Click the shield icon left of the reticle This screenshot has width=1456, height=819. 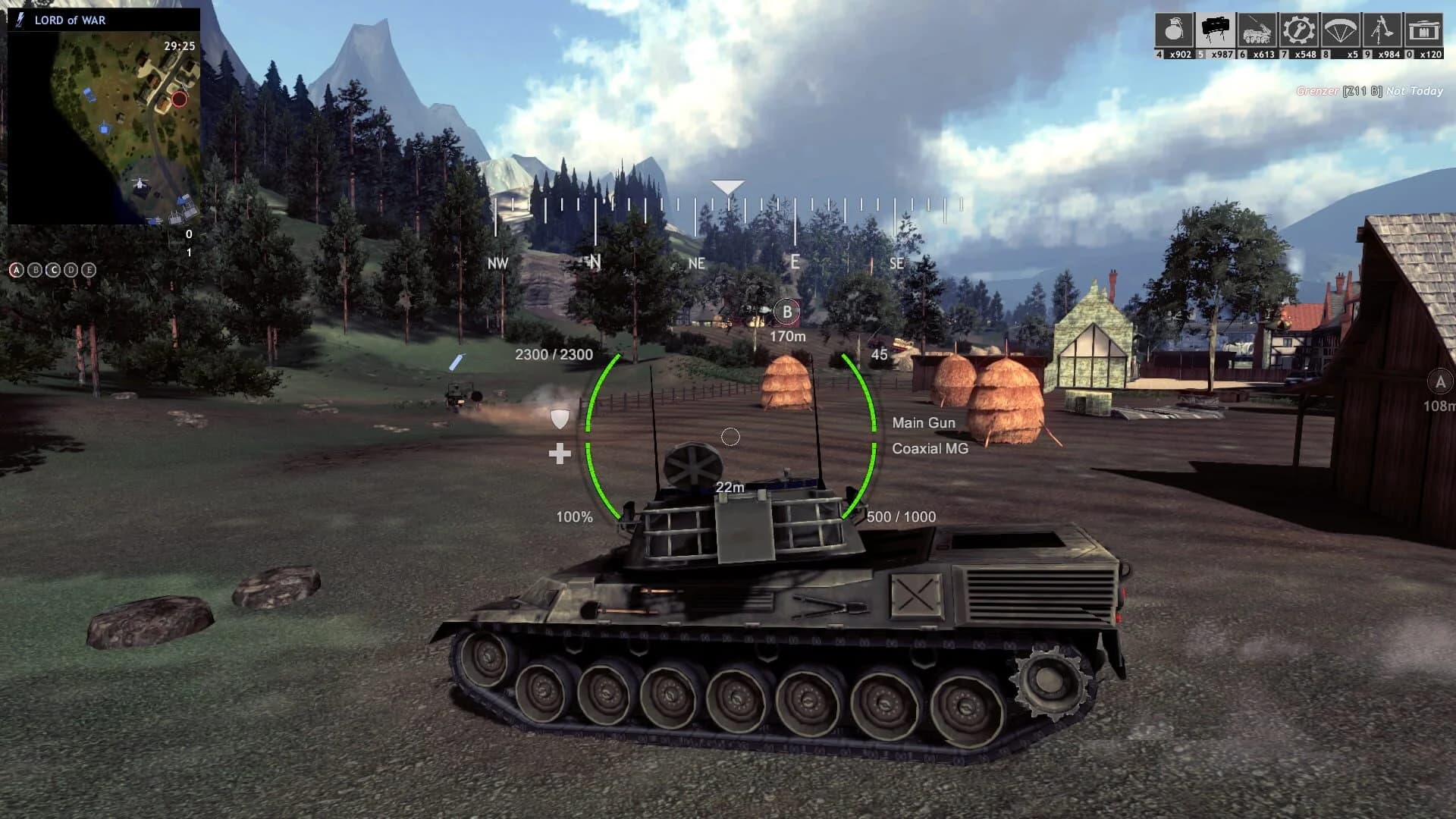(560, 419)
